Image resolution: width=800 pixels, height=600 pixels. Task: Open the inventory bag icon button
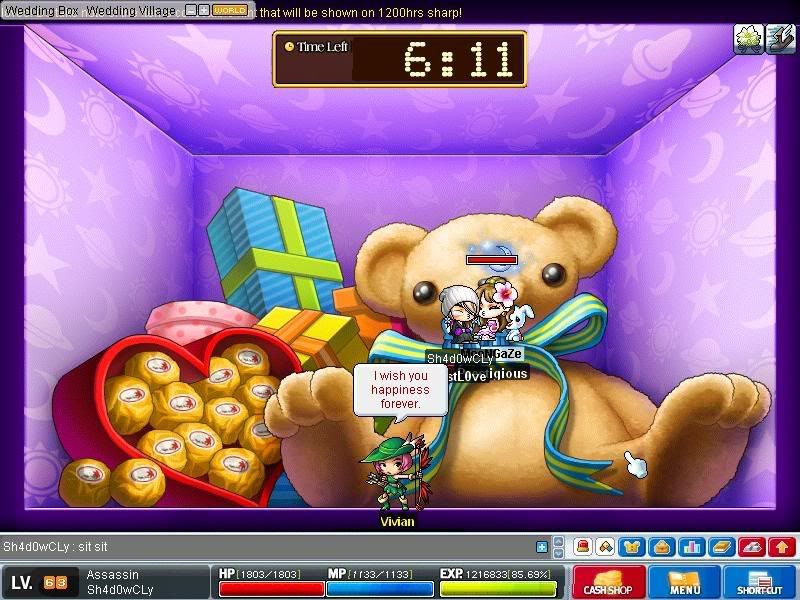[x=661, y=547]
